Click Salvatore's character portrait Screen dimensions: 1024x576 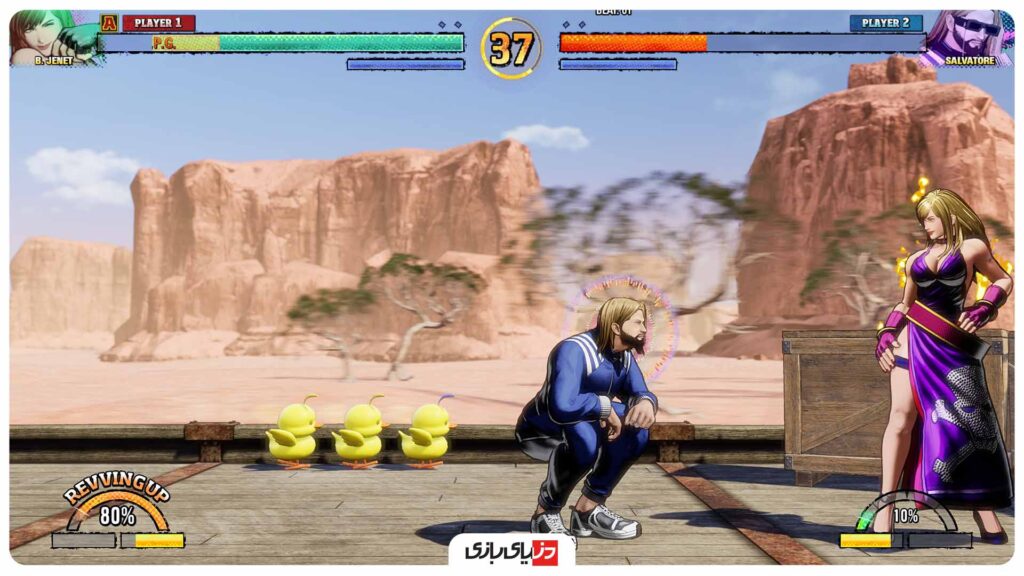[x=967, y=36]
